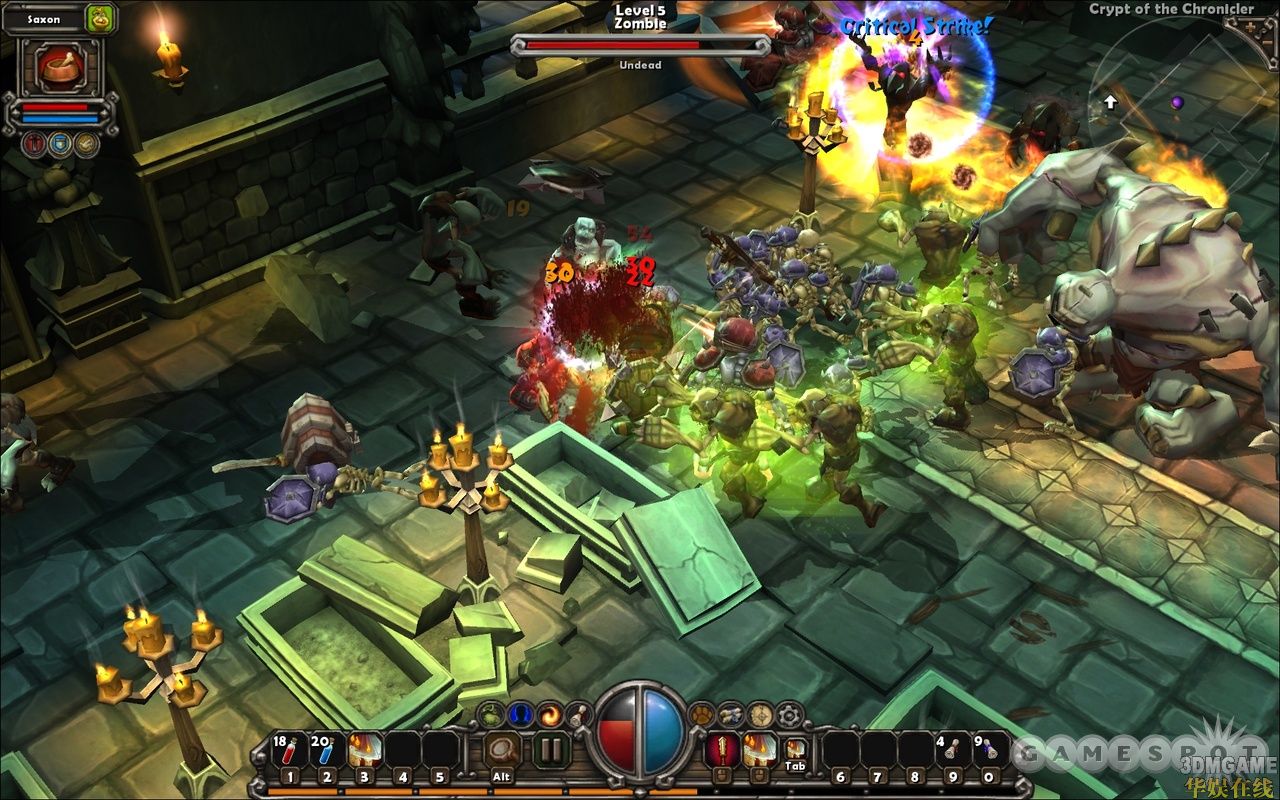Select the right-click fire skill slot
The height and width of the screenshot is (800, 1280).
pyautogui.click(x=757, y=750)
